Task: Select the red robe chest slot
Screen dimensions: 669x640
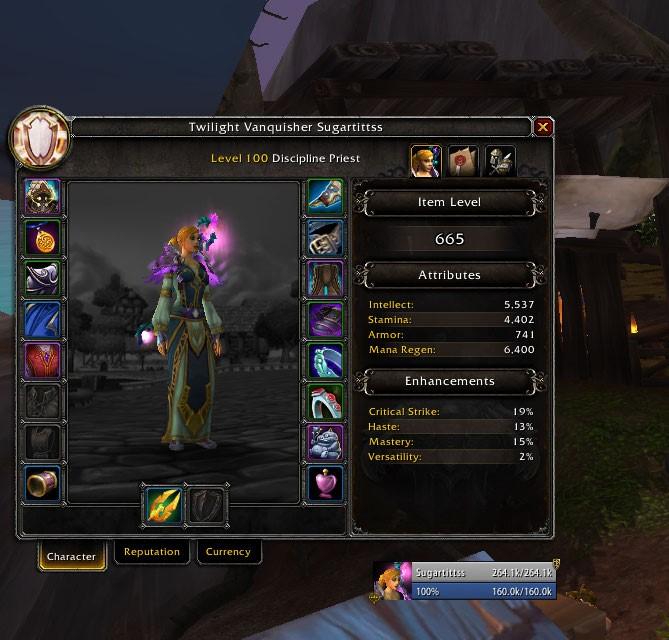Action: [x=43, y=361]
